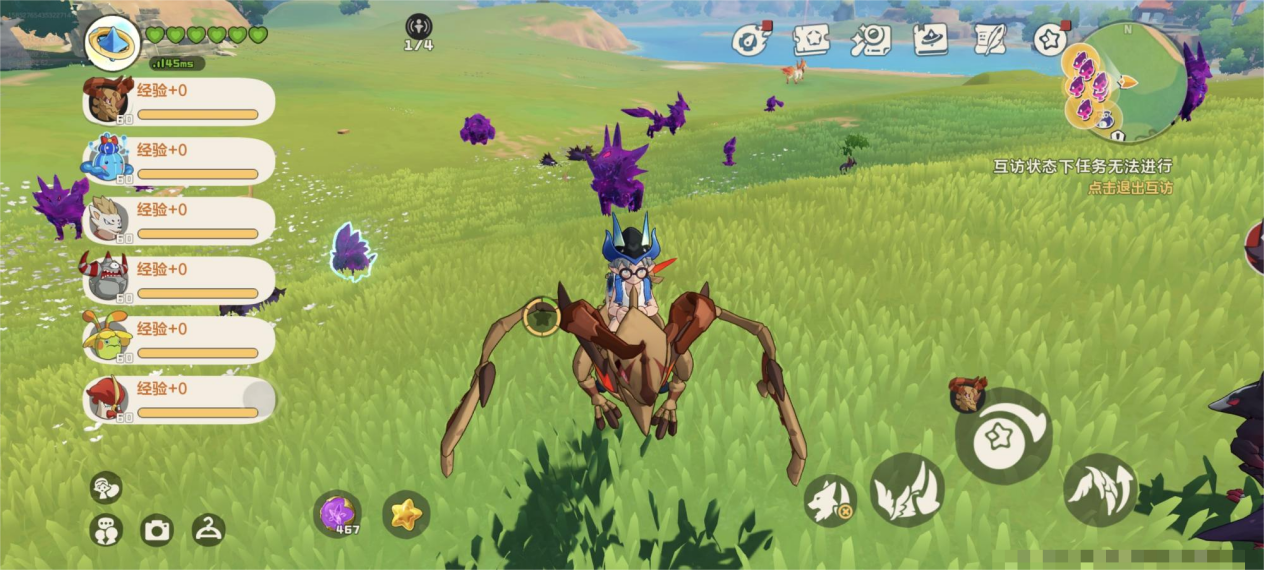Choose the white fox pet row
Image resolution: width=1264 pixels, height=570 pixels.
pos(179,221)
